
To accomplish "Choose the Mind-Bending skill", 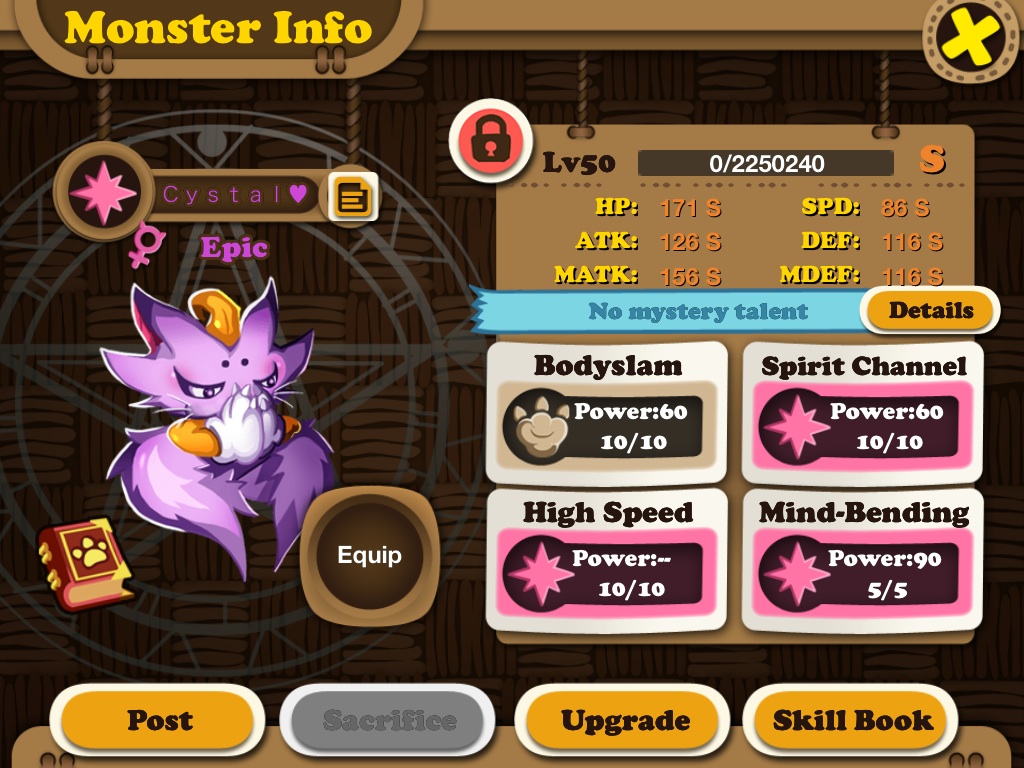I will click(863, 560).
